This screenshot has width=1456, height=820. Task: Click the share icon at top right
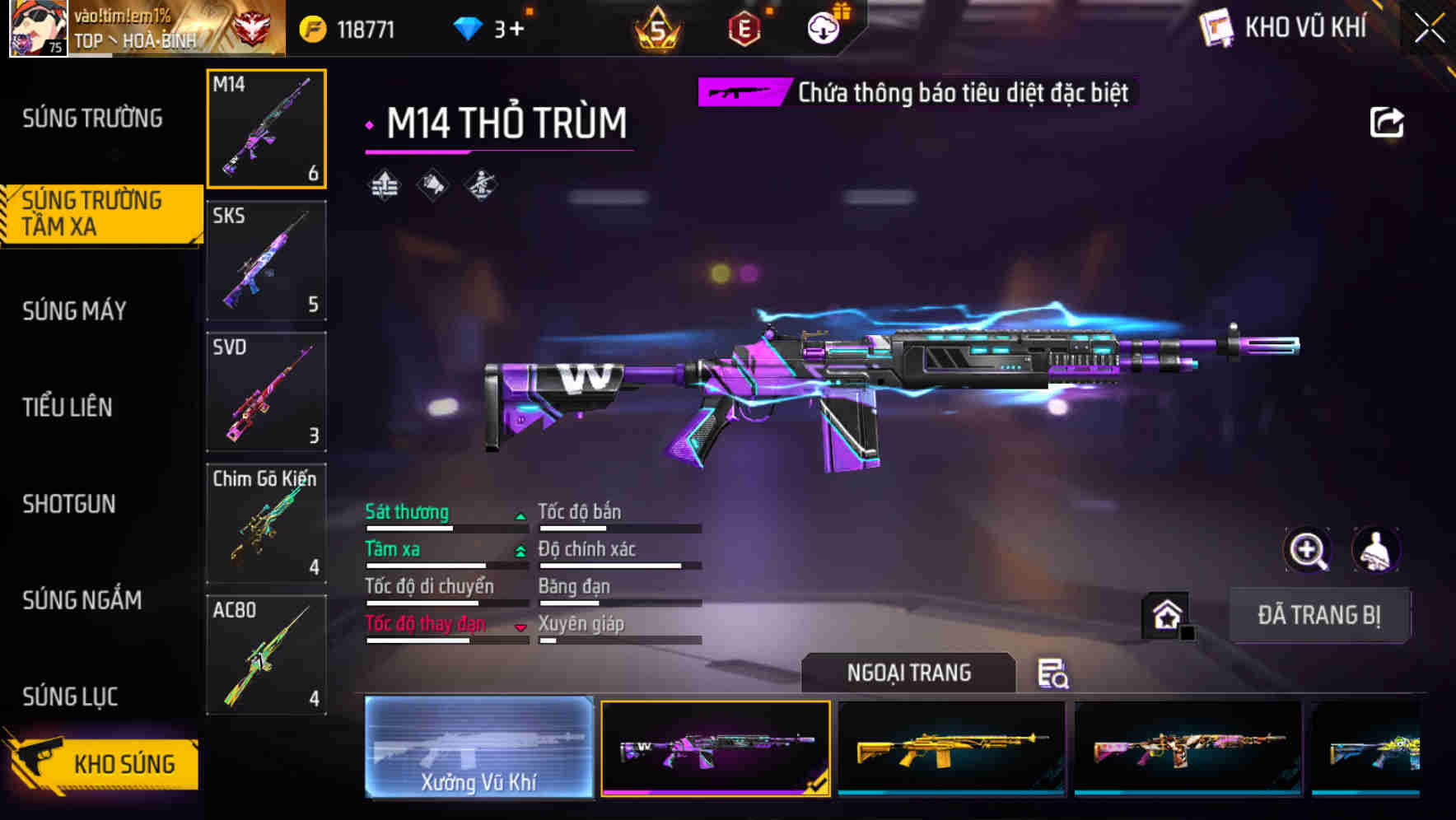1388,120
